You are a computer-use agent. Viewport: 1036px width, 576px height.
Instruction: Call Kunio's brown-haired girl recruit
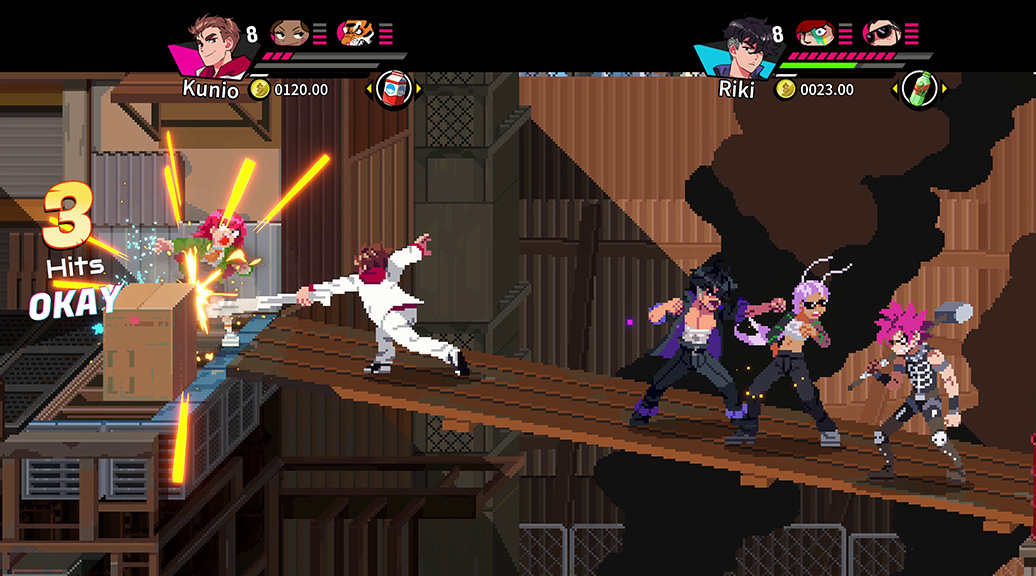[290, 34]
